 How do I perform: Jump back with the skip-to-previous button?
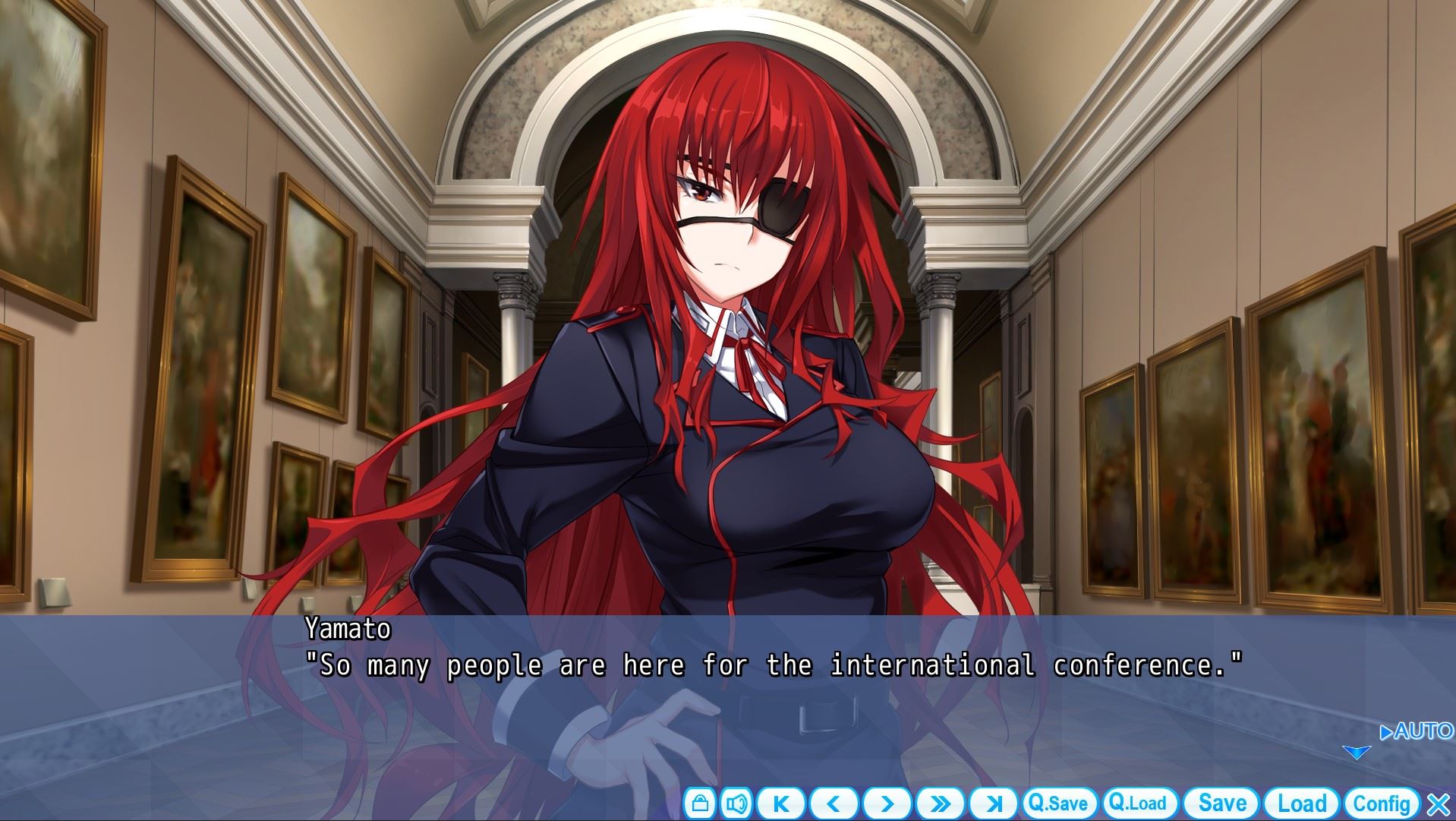point(781,804)
